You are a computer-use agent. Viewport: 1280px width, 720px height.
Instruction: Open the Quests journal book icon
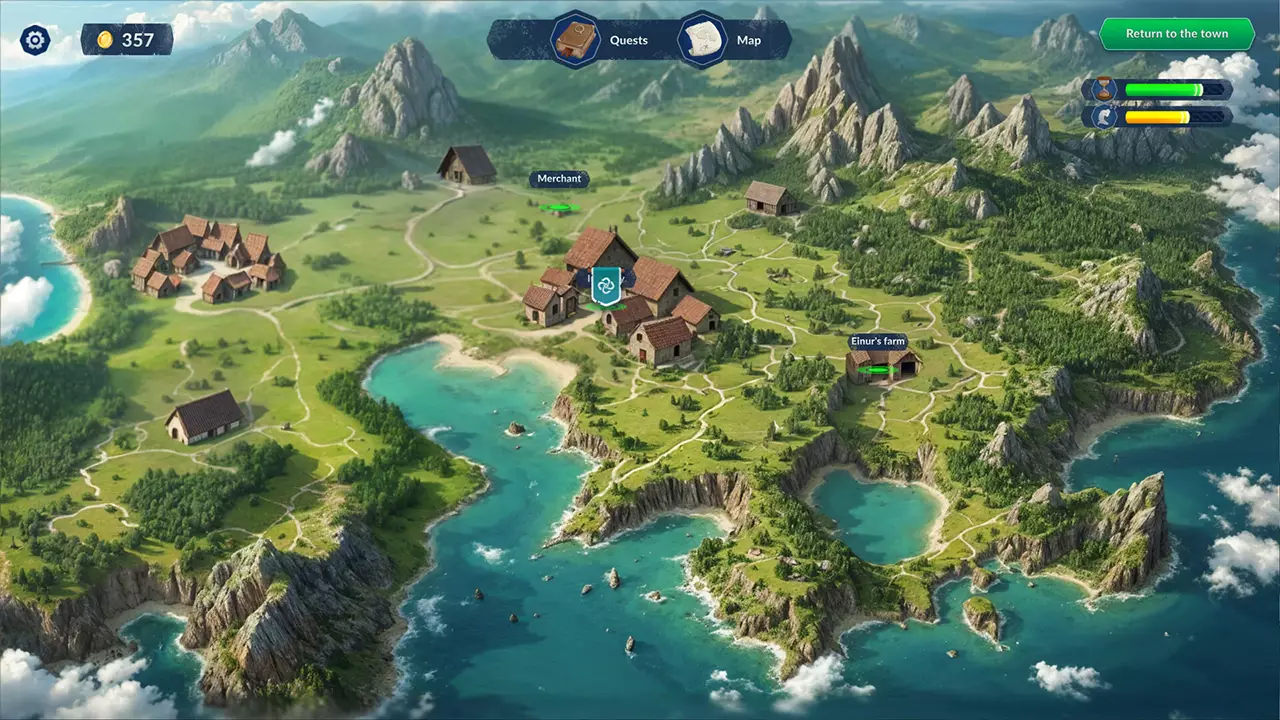(x=575, y=40)
